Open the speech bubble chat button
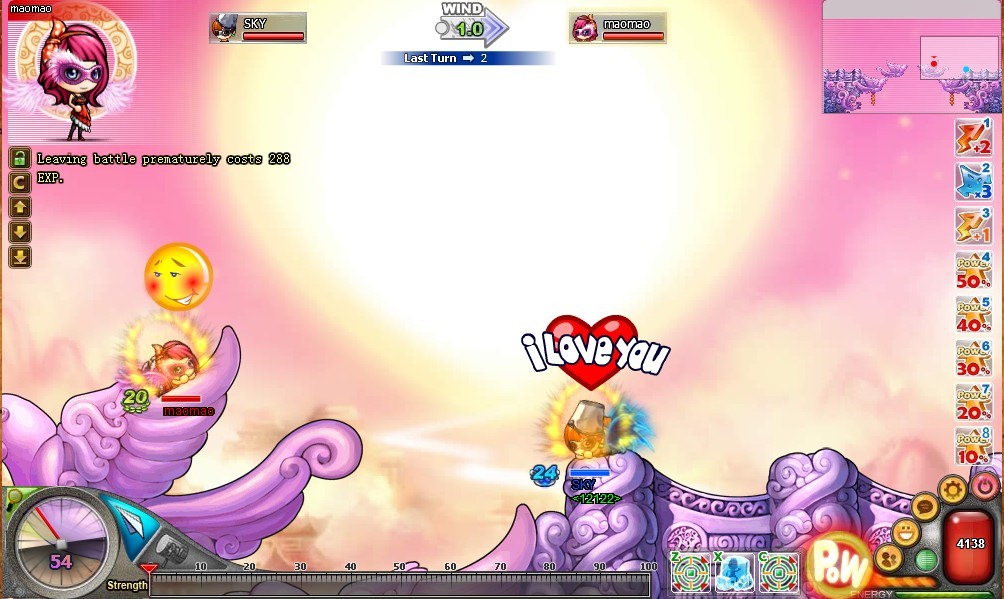This screenshot has width=1004, height=599. (925, 506)
